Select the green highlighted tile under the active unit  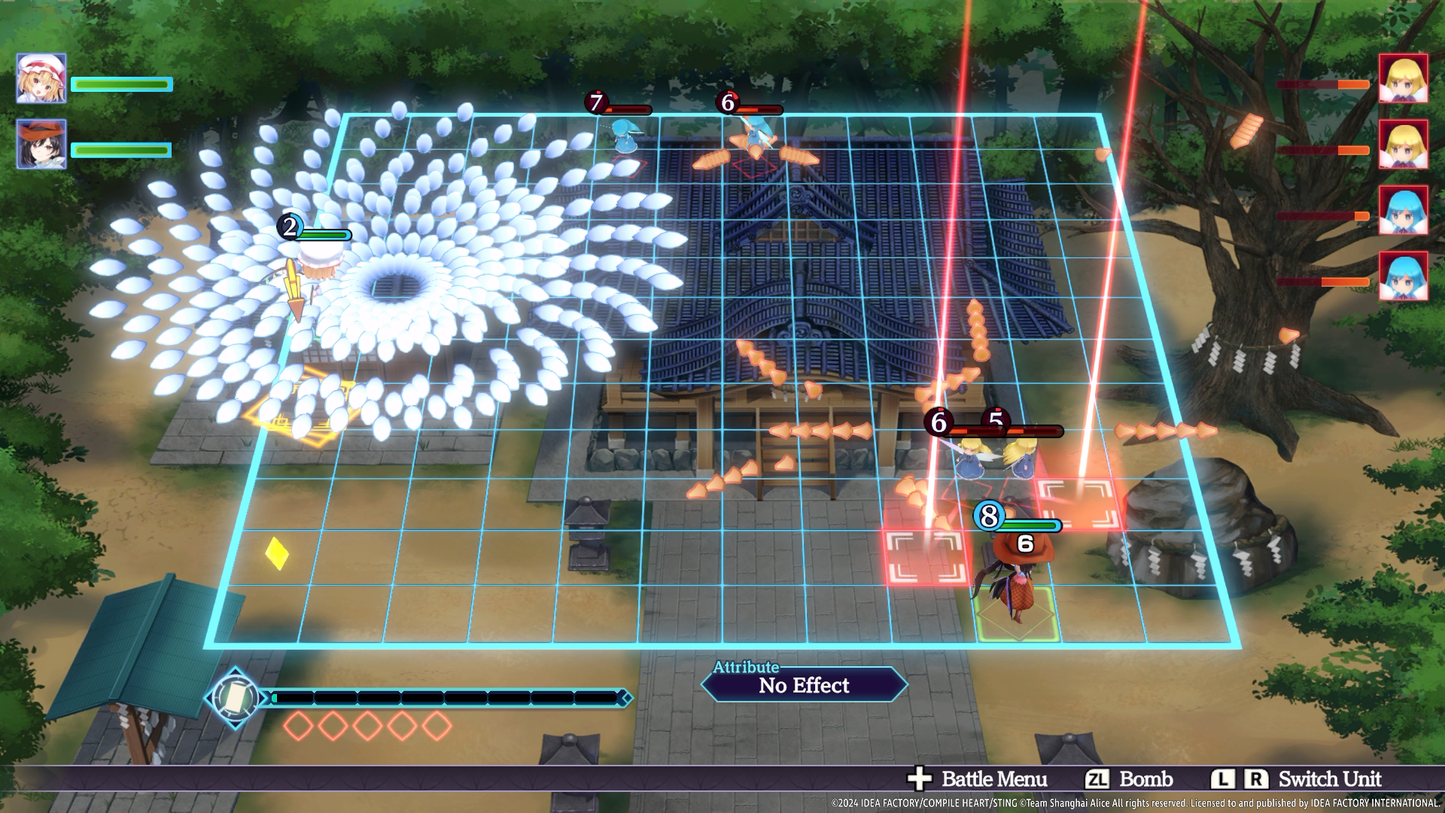tap(1016, 615)
